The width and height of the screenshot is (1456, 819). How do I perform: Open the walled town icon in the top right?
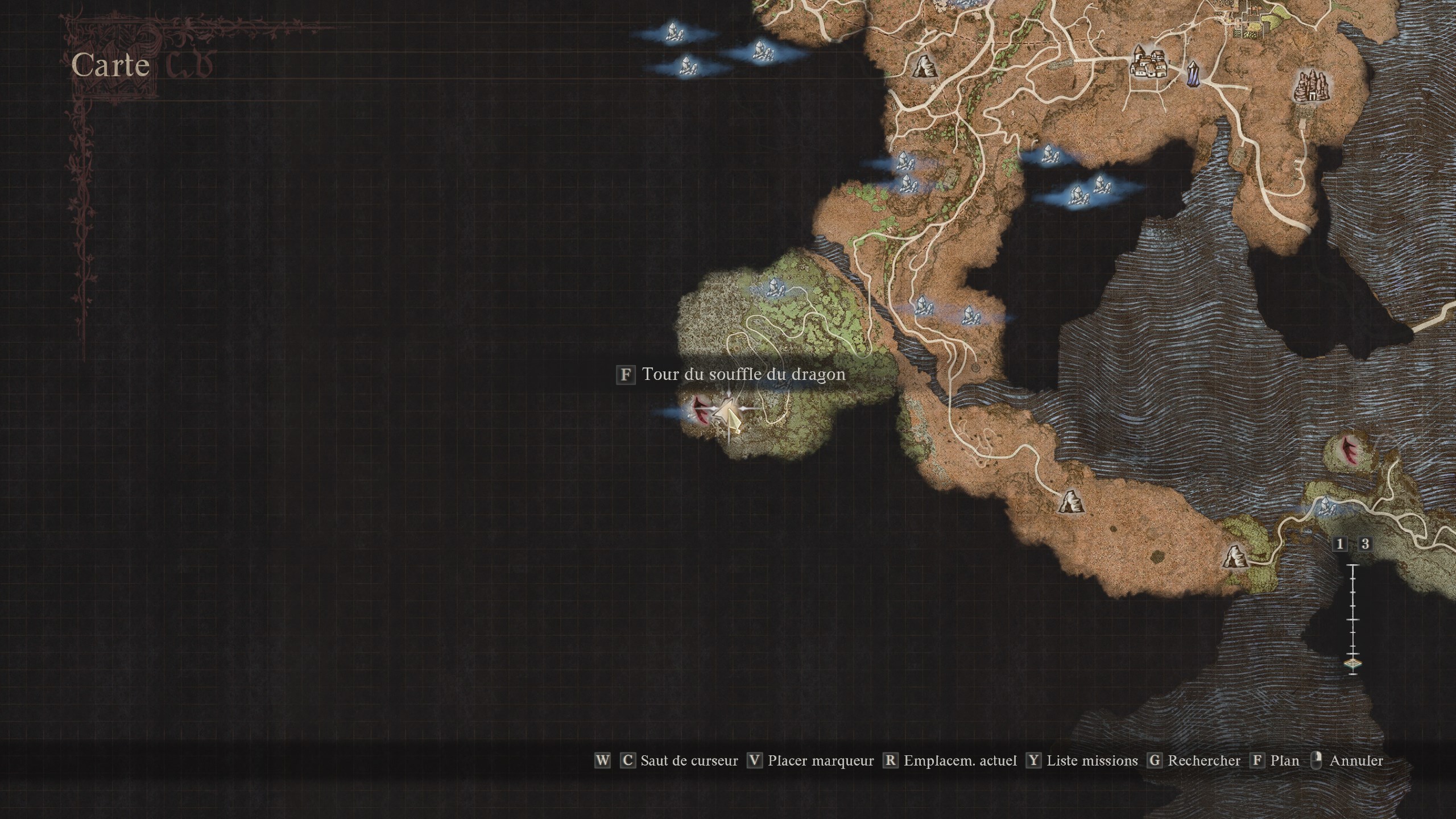[1149, 65]
